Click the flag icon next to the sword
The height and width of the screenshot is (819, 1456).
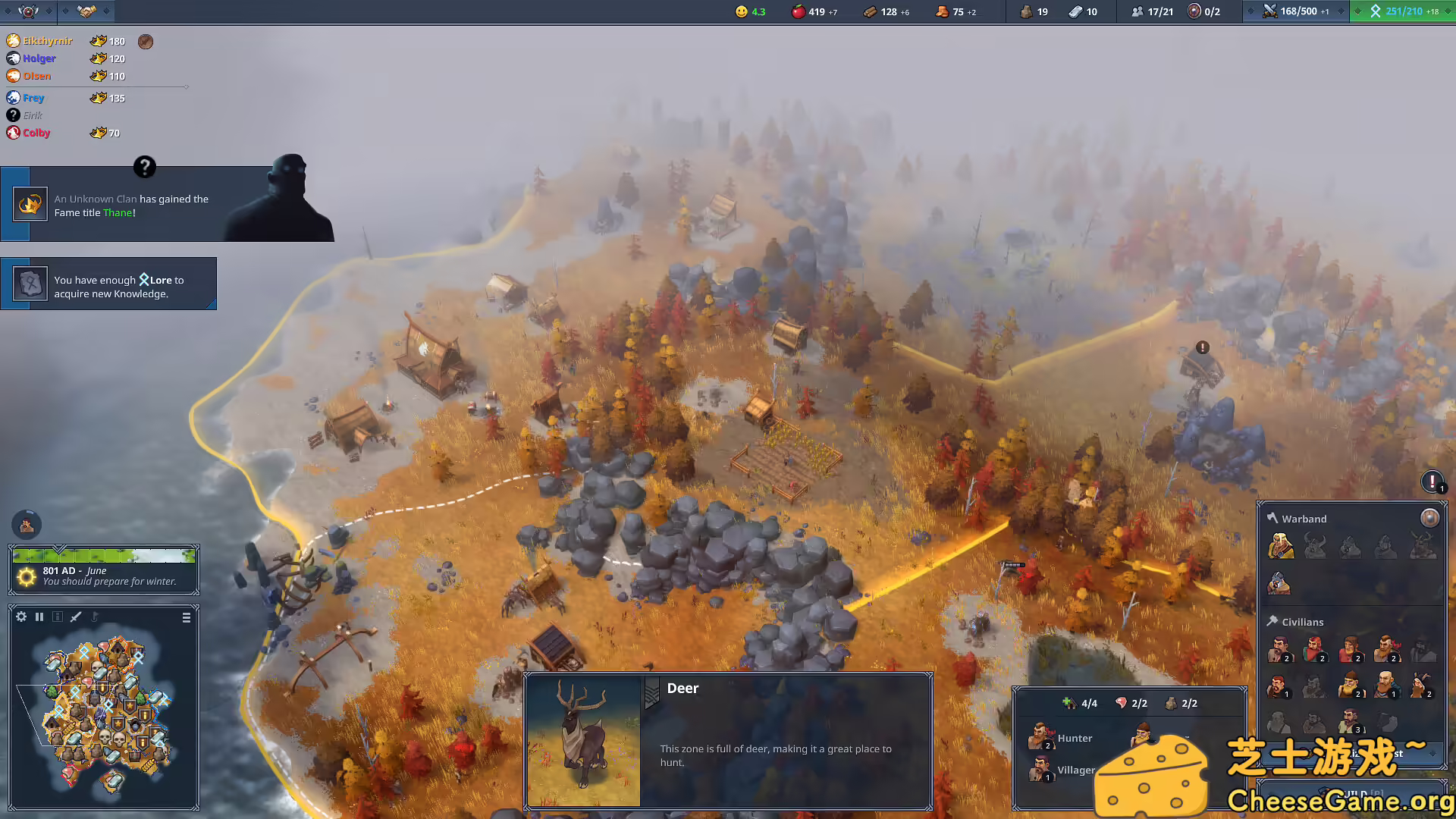coord(94,616)
